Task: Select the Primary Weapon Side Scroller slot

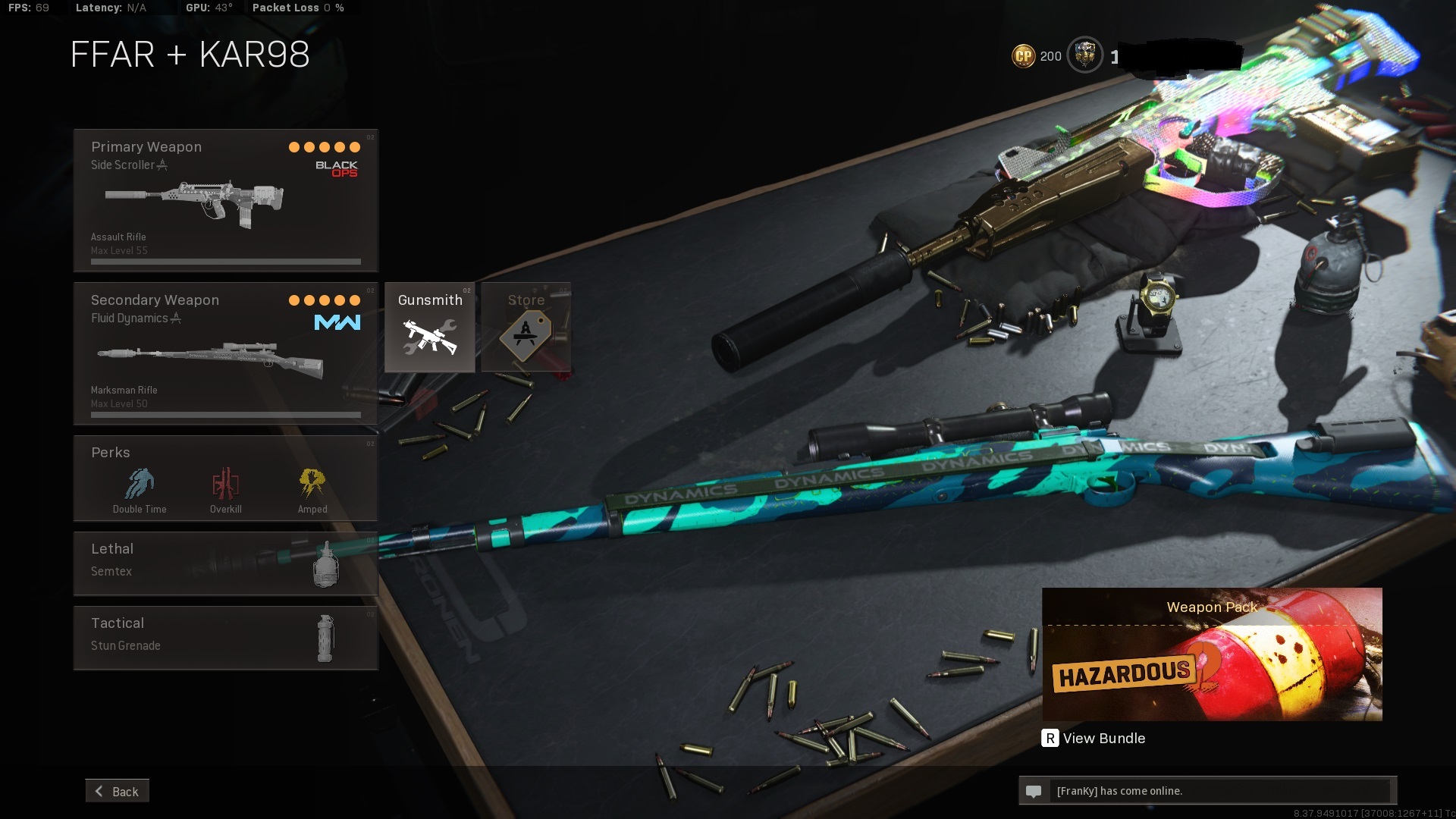Action: 225,200
